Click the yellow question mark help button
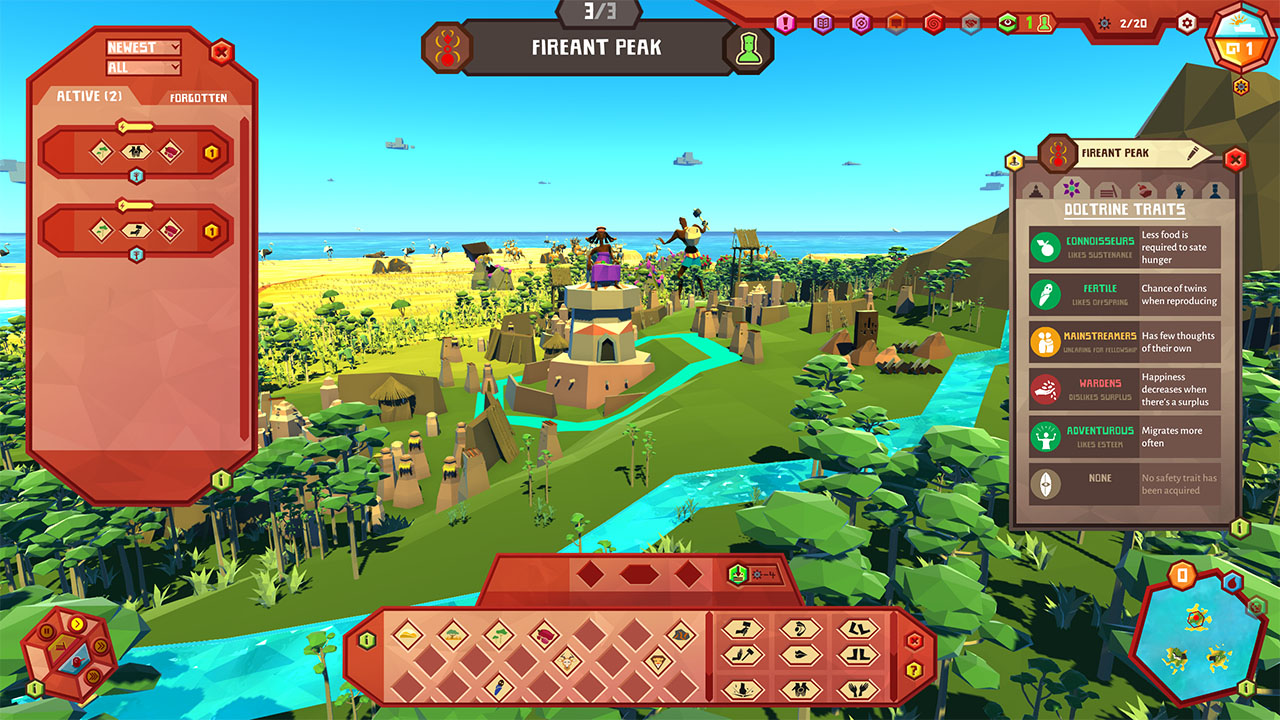 [913, 669]
